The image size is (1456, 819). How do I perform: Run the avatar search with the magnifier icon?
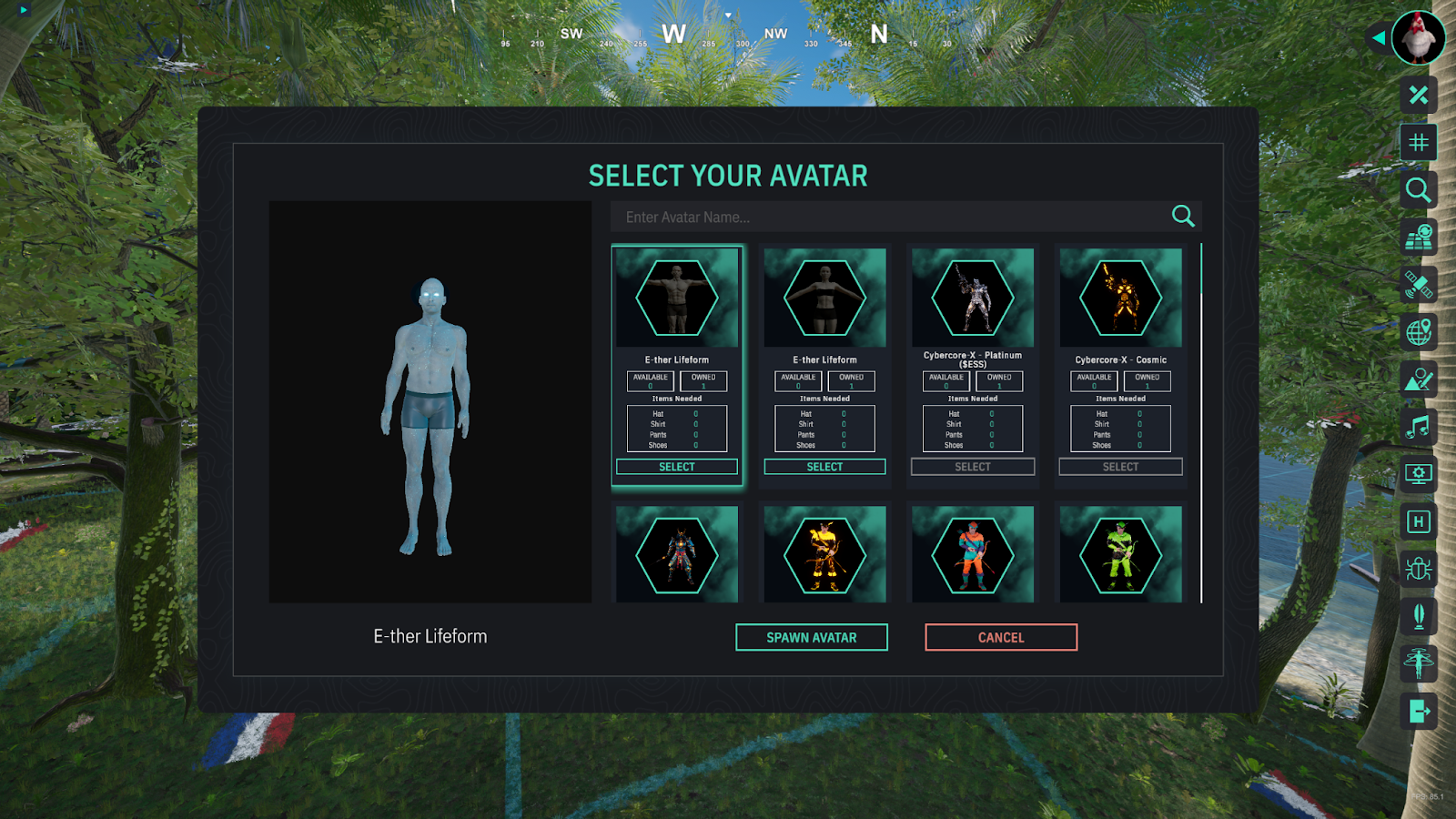1182,216
